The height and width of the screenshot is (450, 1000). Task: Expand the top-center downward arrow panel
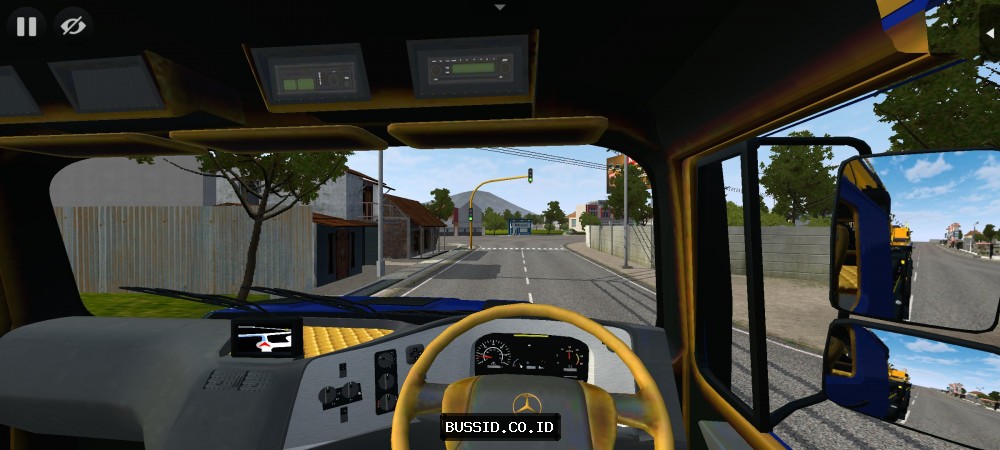(500, 7)
